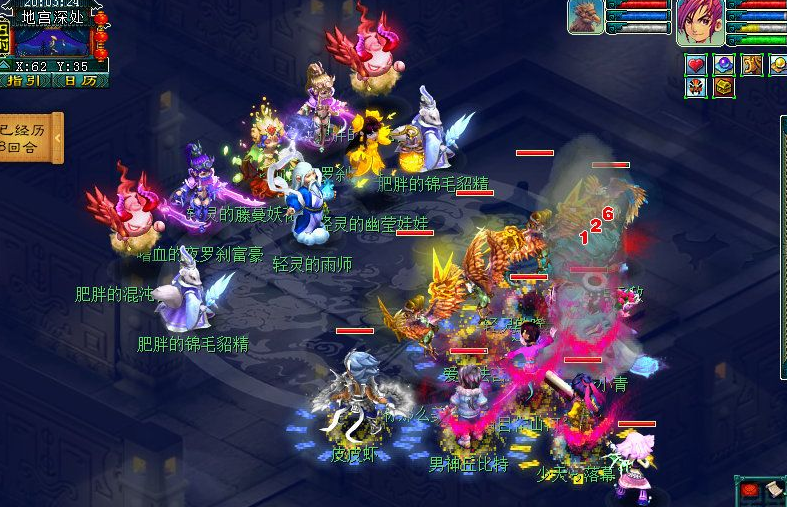
Task: Collapse the rounds-elapsed scroll panel arrow
Action: (x=58, y=137)
